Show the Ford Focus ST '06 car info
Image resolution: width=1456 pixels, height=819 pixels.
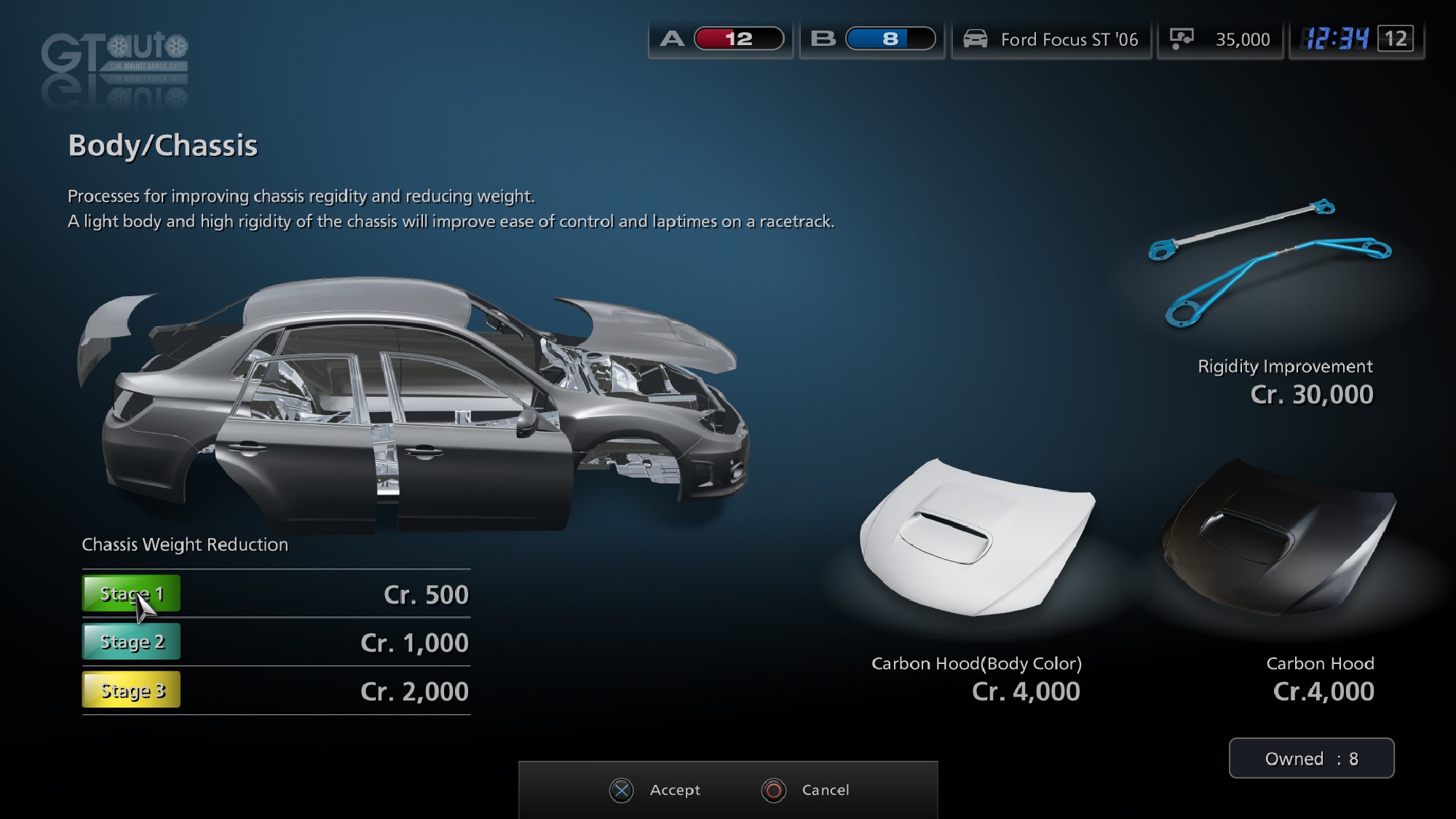tap(1051, 39)
